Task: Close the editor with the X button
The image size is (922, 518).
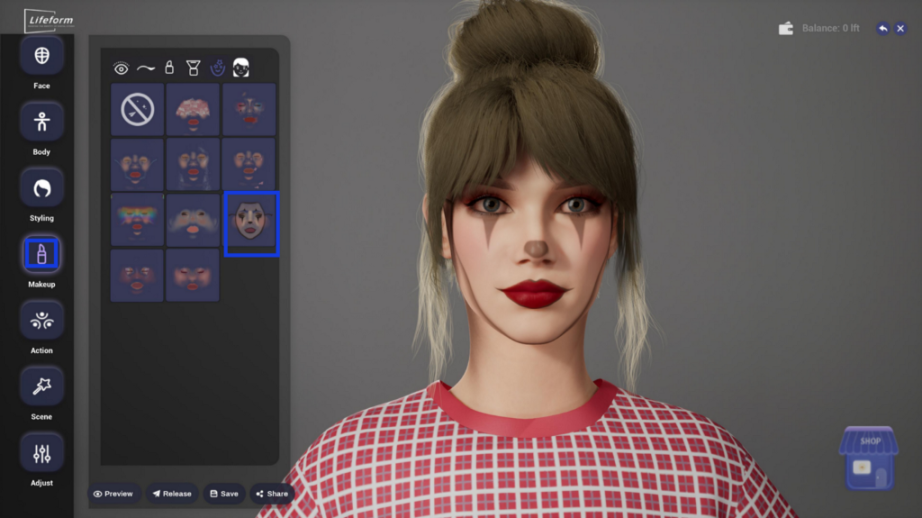Action: click(900, 28)
